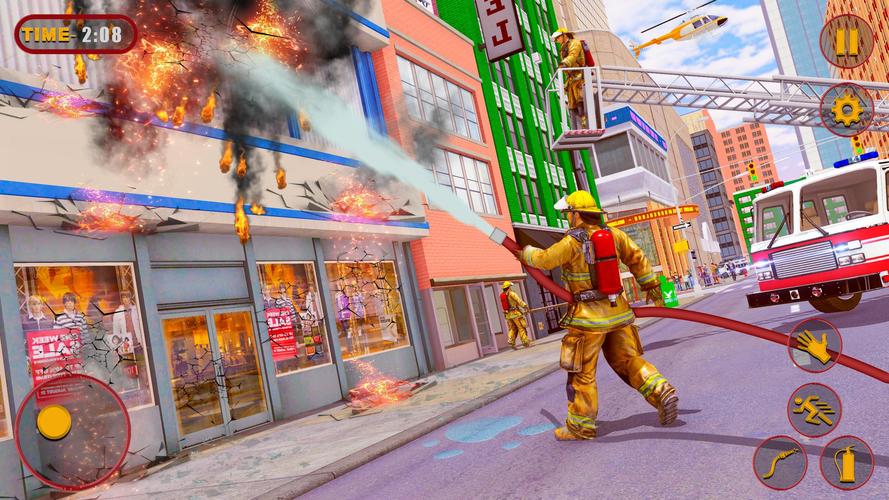This screenshot has height=500, width=889.
Task: Choose the fire extinguisher tool button
Action: 846,463
